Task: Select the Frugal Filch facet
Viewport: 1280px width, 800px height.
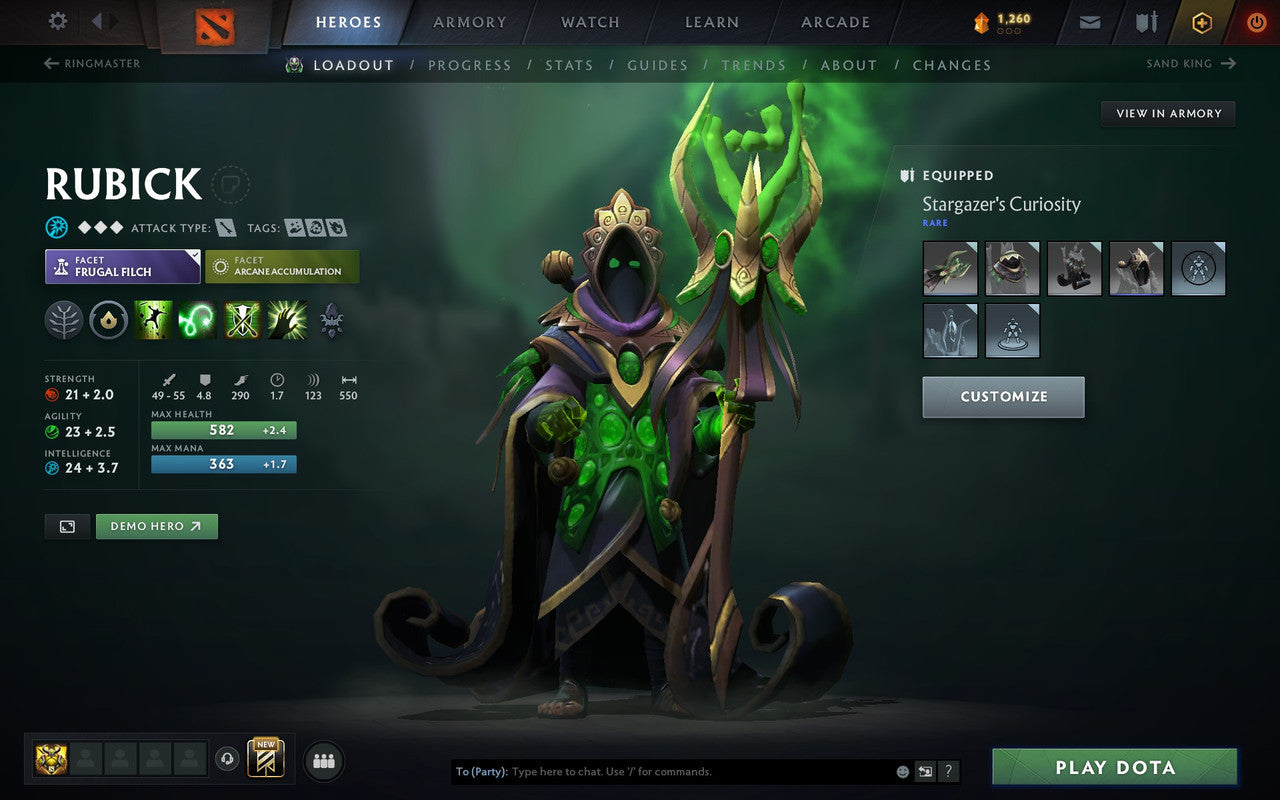Action: [x=122, y=266]
